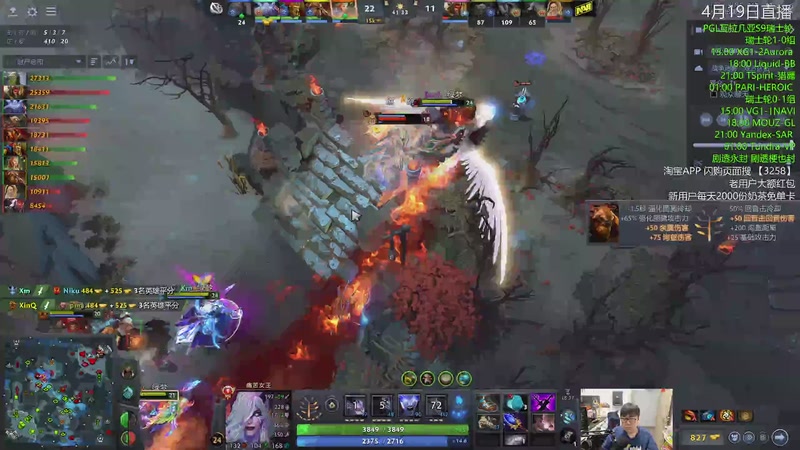Image resolution: width=800 pixels, height=450 pixels.
Task: Select the hero portrait in the bottom HUD
Action: 250,415
